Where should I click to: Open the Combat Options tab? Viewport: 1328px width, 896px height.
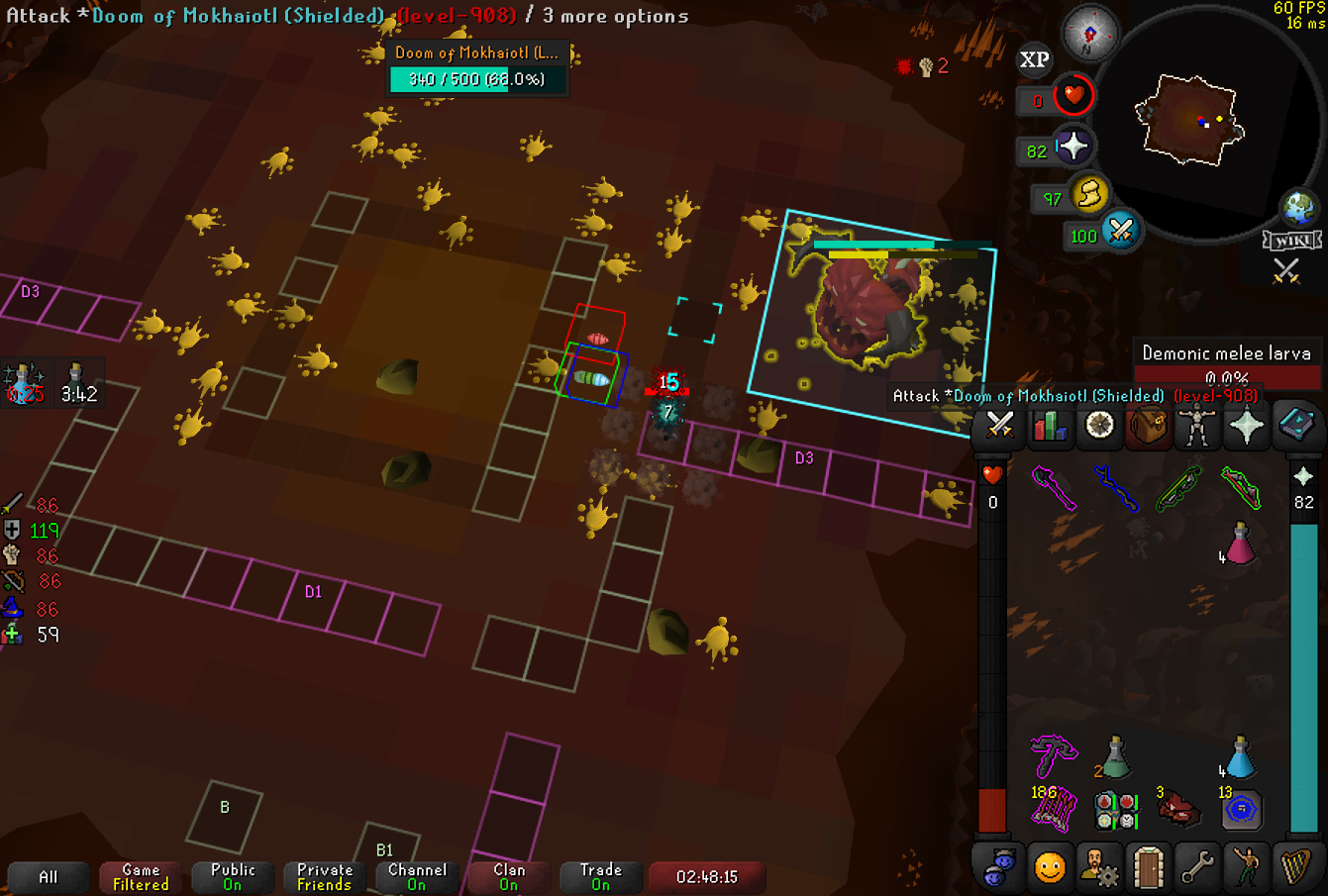coord(999,426)
